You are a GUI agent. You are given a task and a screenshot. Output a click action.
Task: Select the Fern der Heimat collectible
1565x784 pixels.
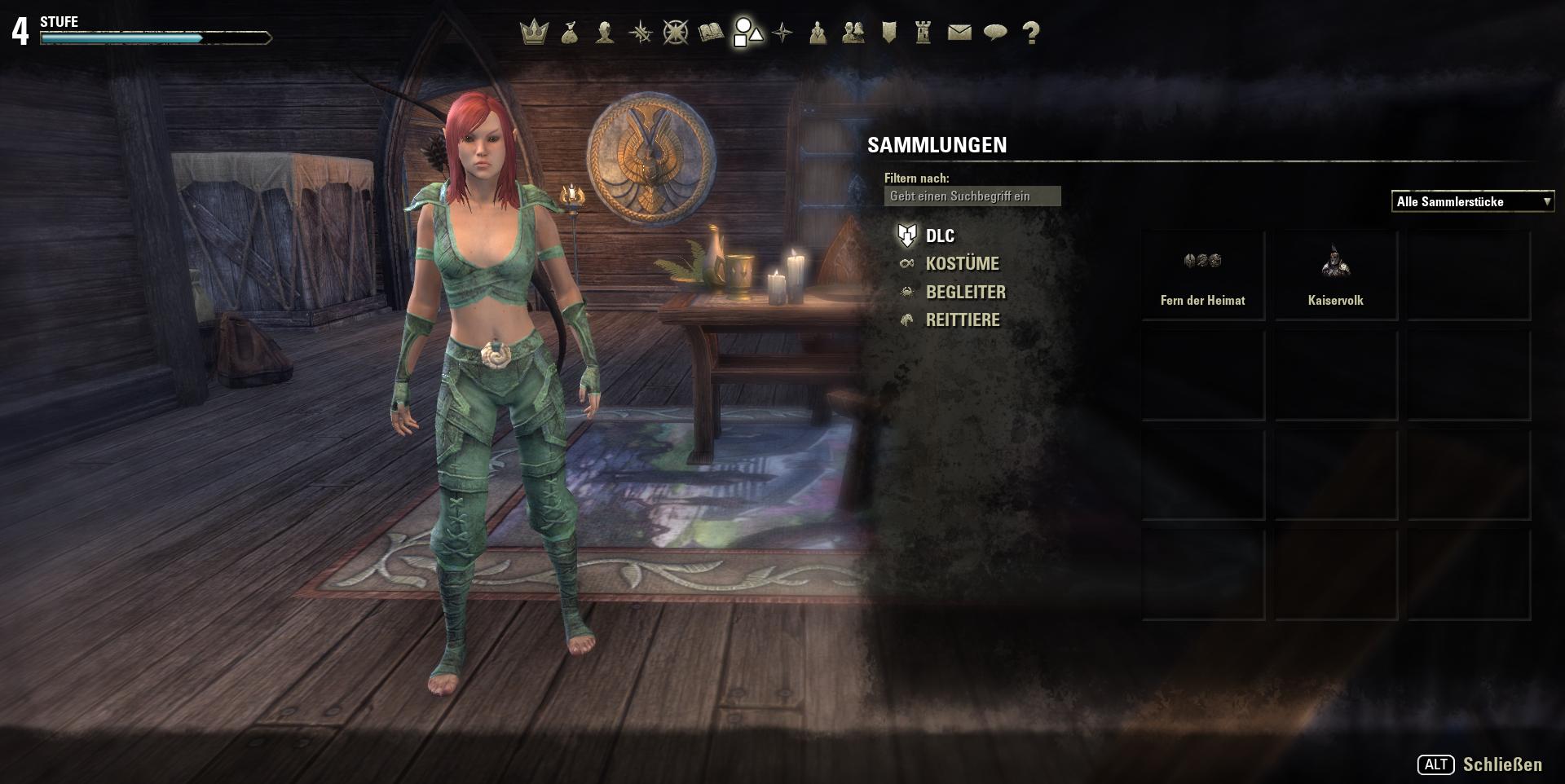click(x=1202, y=273)
